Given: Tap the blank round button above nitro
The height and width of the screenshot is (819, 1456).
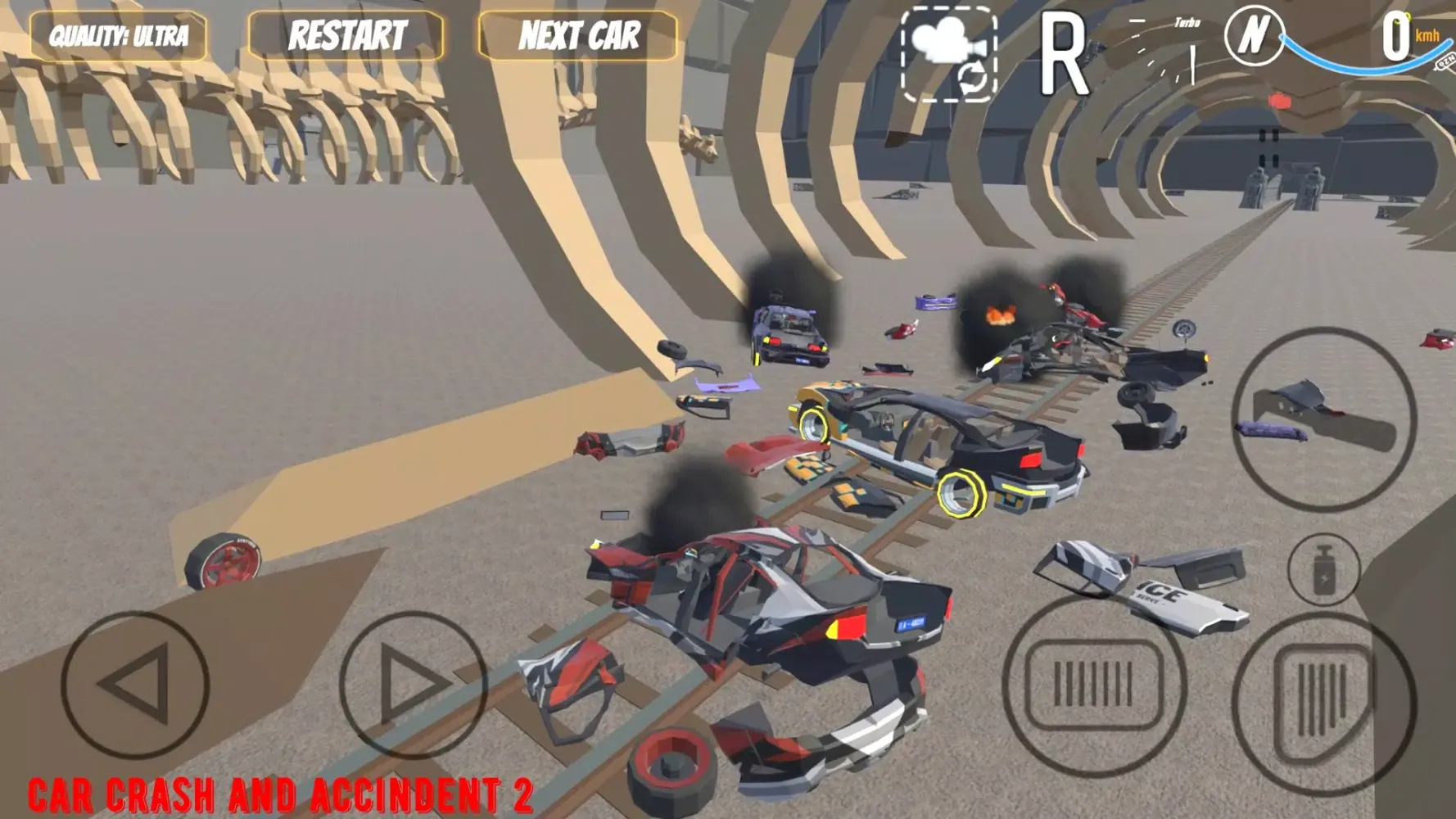Looking at the screenshot, I should coord(1324,419).
